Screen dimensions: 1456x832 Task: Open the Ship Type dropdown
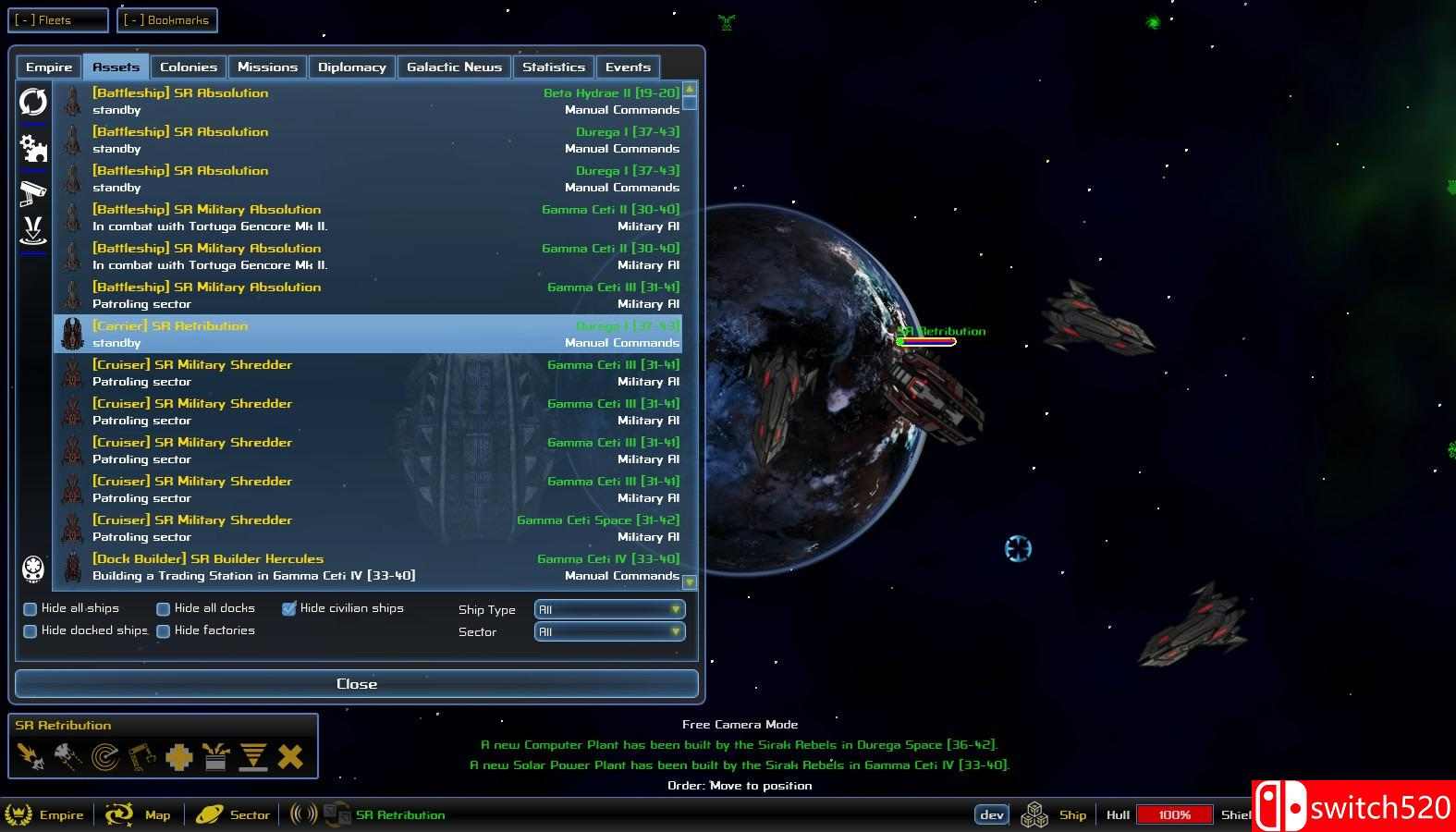point(608,608)
